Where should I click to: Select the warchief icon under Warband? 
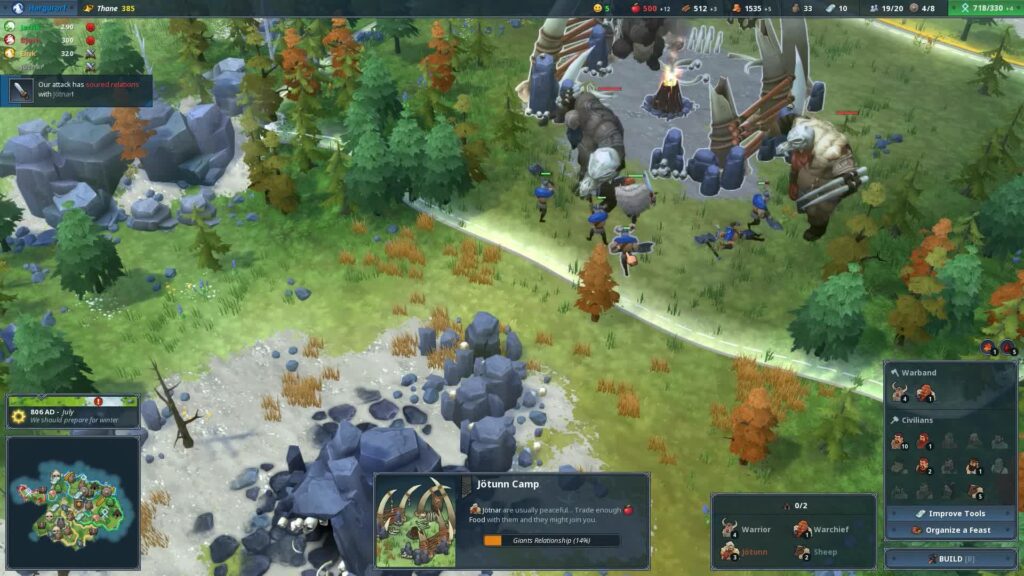tap(925, 394)
